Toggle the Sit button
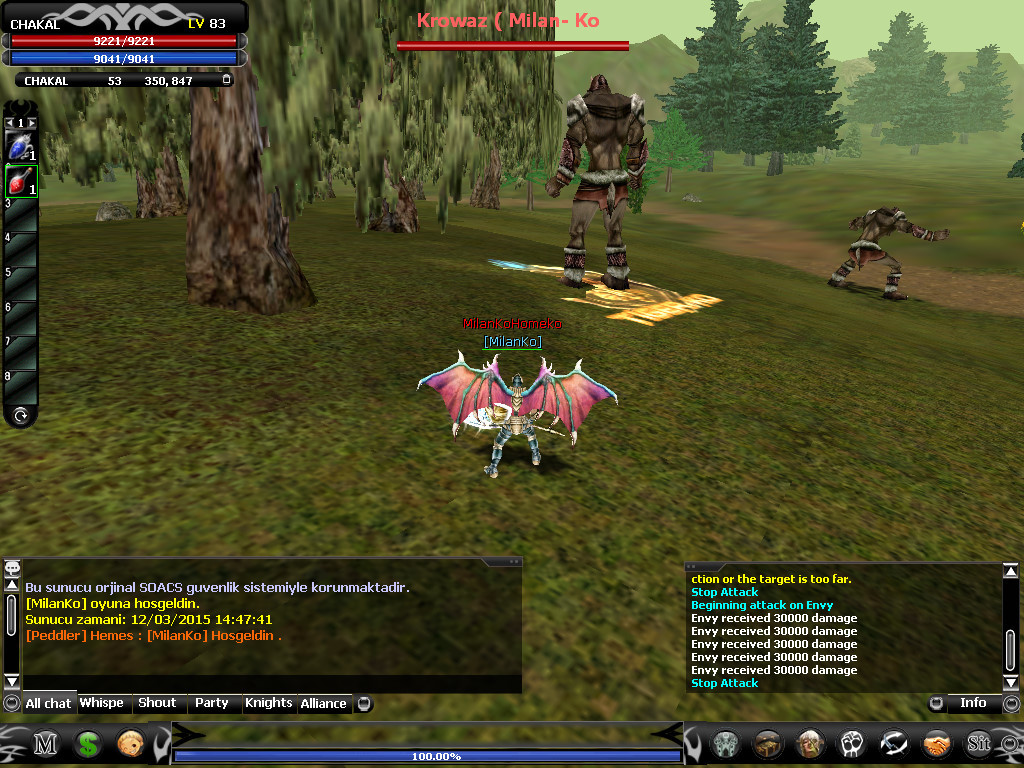The height and width of the screenshot is (768, 1024). pos(978,744)
